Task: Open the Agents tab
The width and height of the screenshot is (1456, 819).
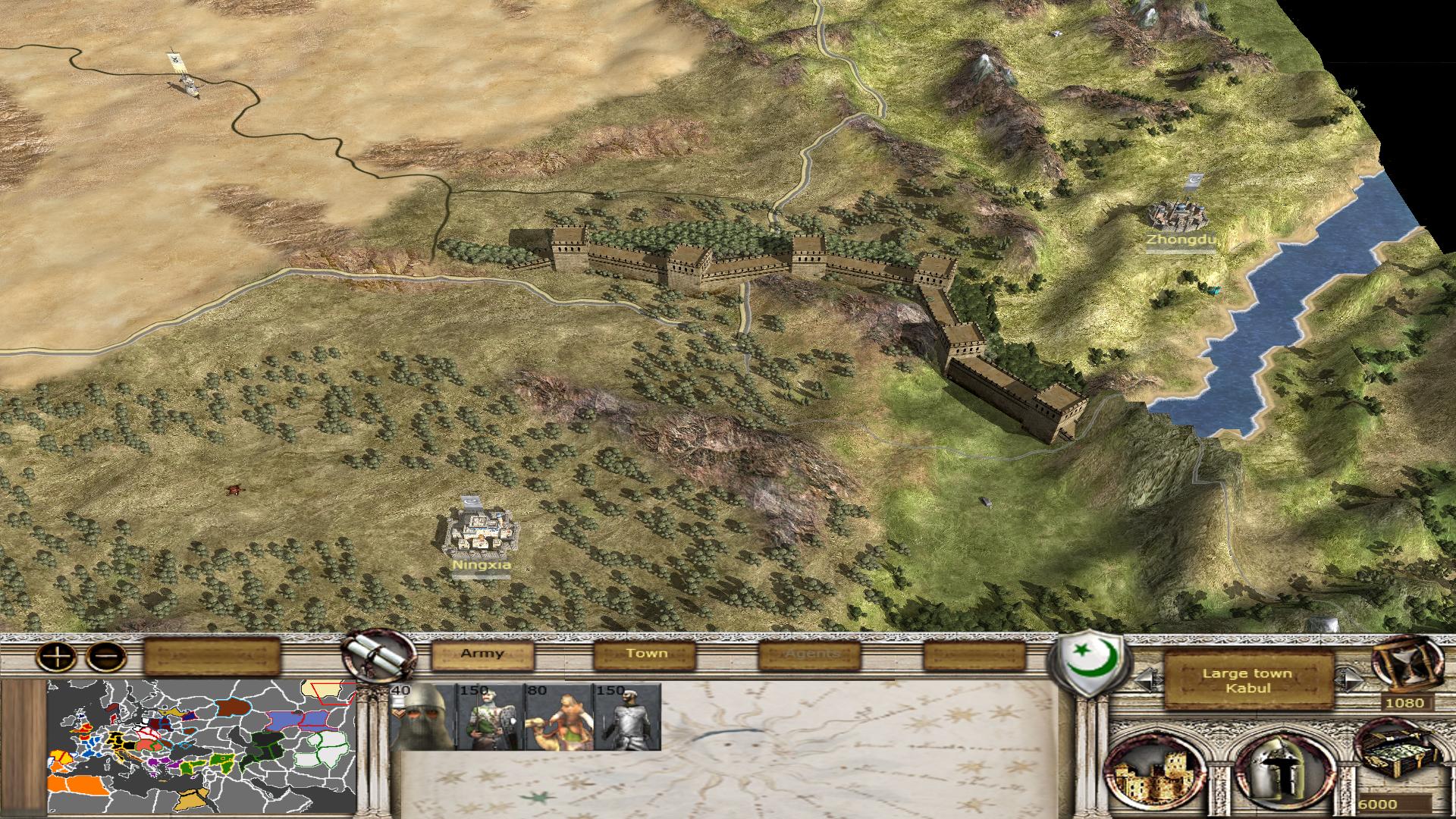Action: (x=811, y=654)
